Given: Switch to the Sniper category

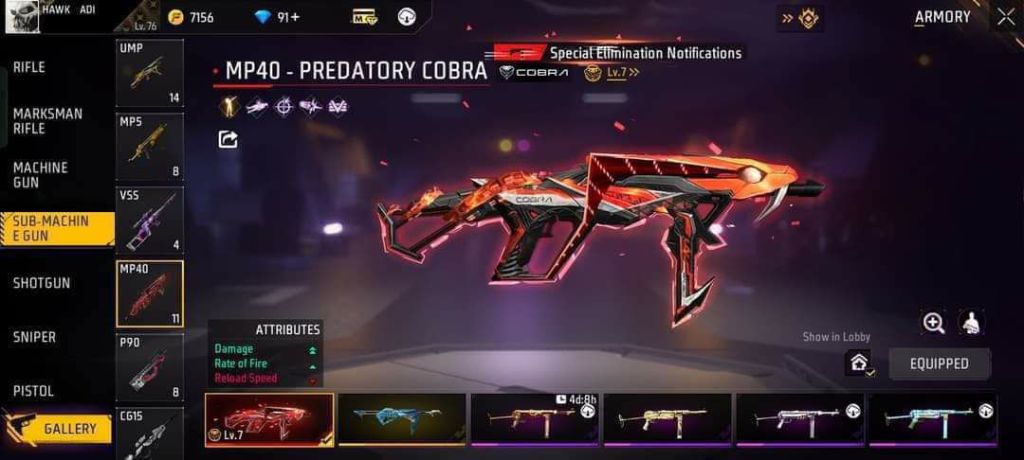Looking at the screenshot, I should [x=35, y=337].
